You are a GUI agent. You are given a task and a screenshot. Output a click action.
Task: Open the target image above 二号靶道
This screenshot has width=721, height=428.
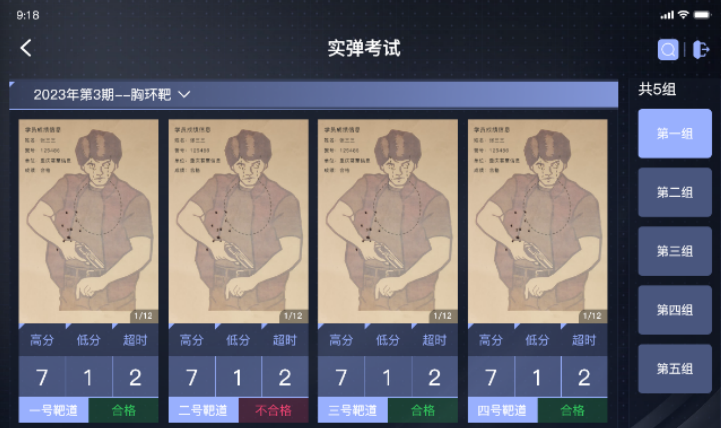point(238,222)
